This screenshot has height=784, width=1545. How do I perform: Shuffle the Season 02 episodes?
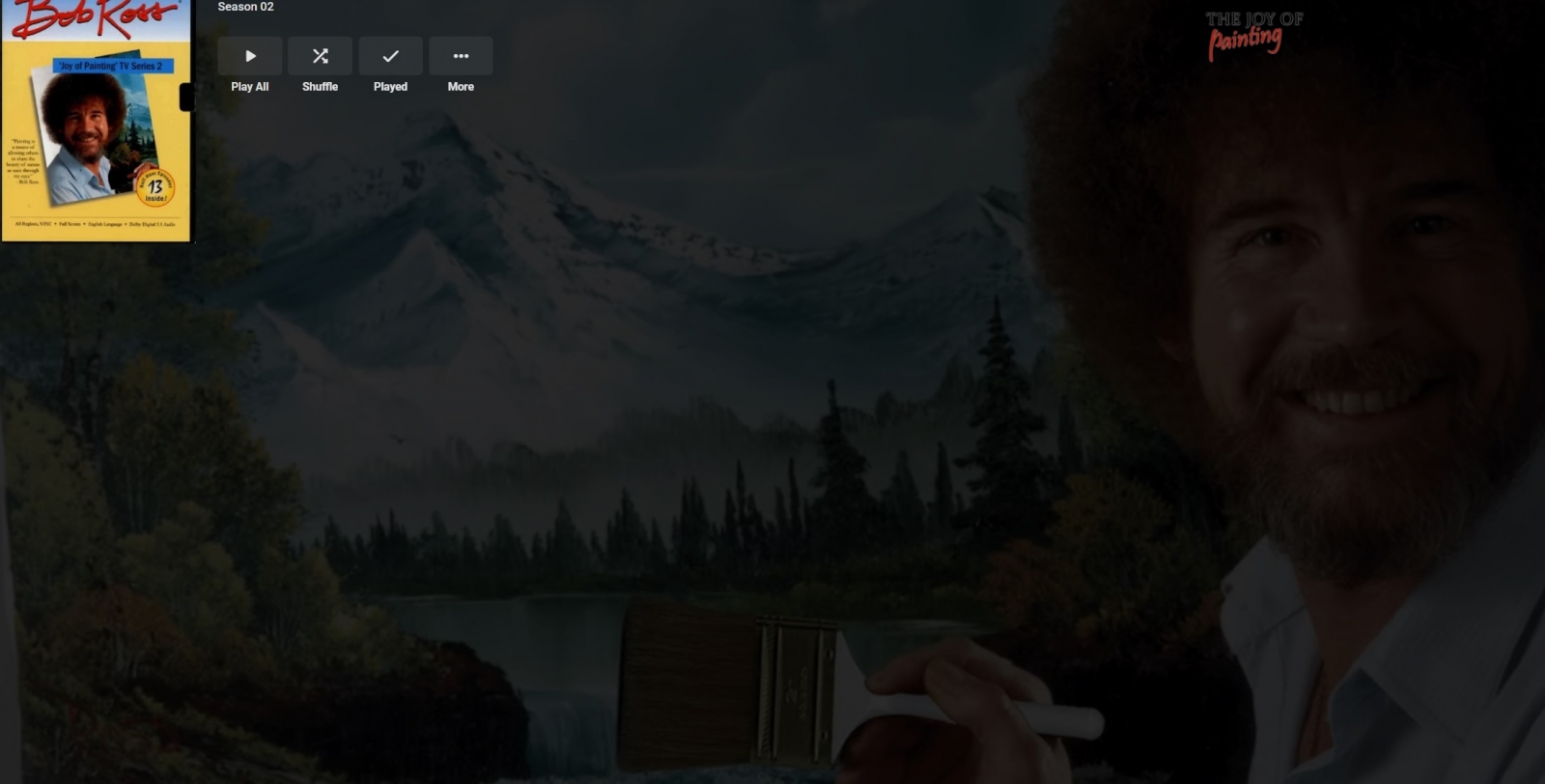tap(321, 57)
